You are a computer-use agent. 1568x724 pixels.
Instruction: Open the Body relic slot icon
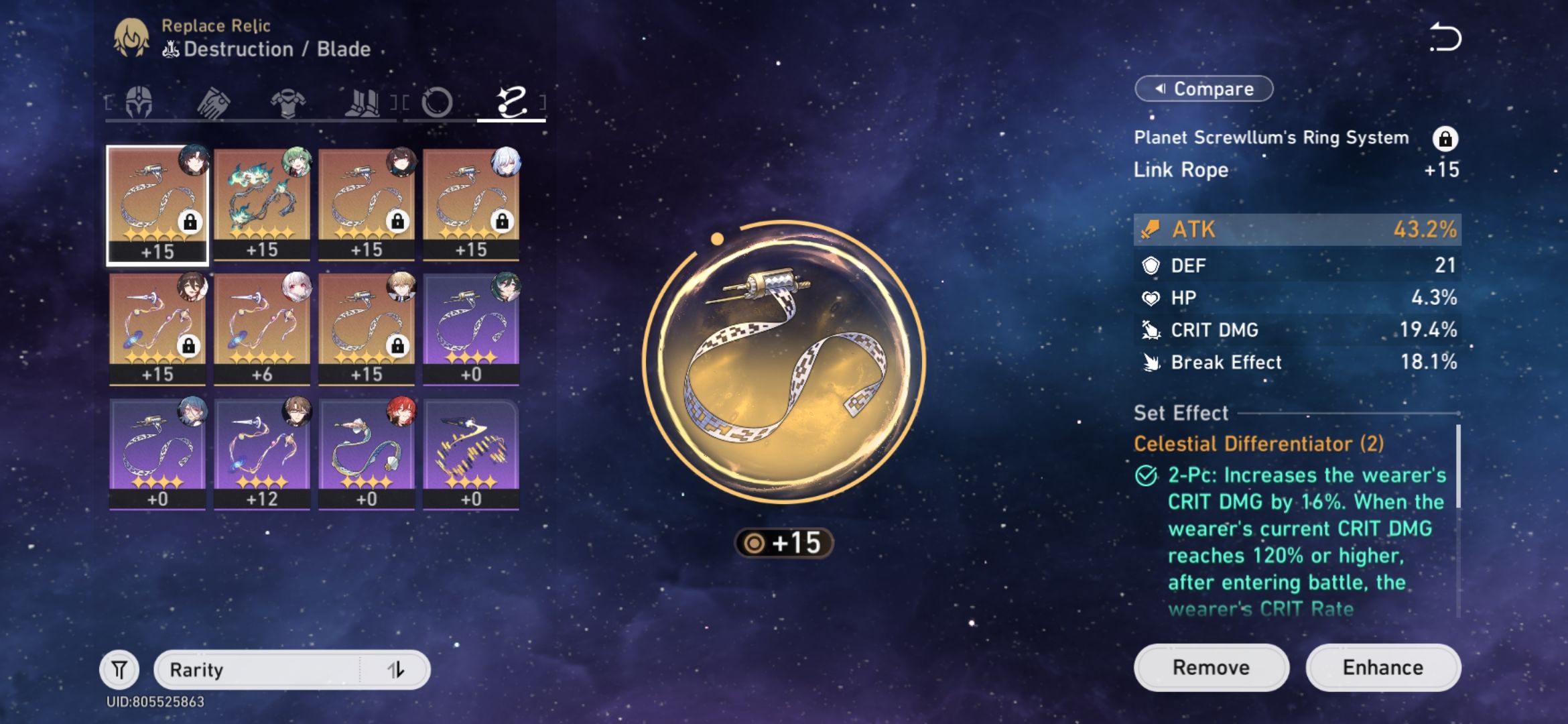click(x=289, y=102)
